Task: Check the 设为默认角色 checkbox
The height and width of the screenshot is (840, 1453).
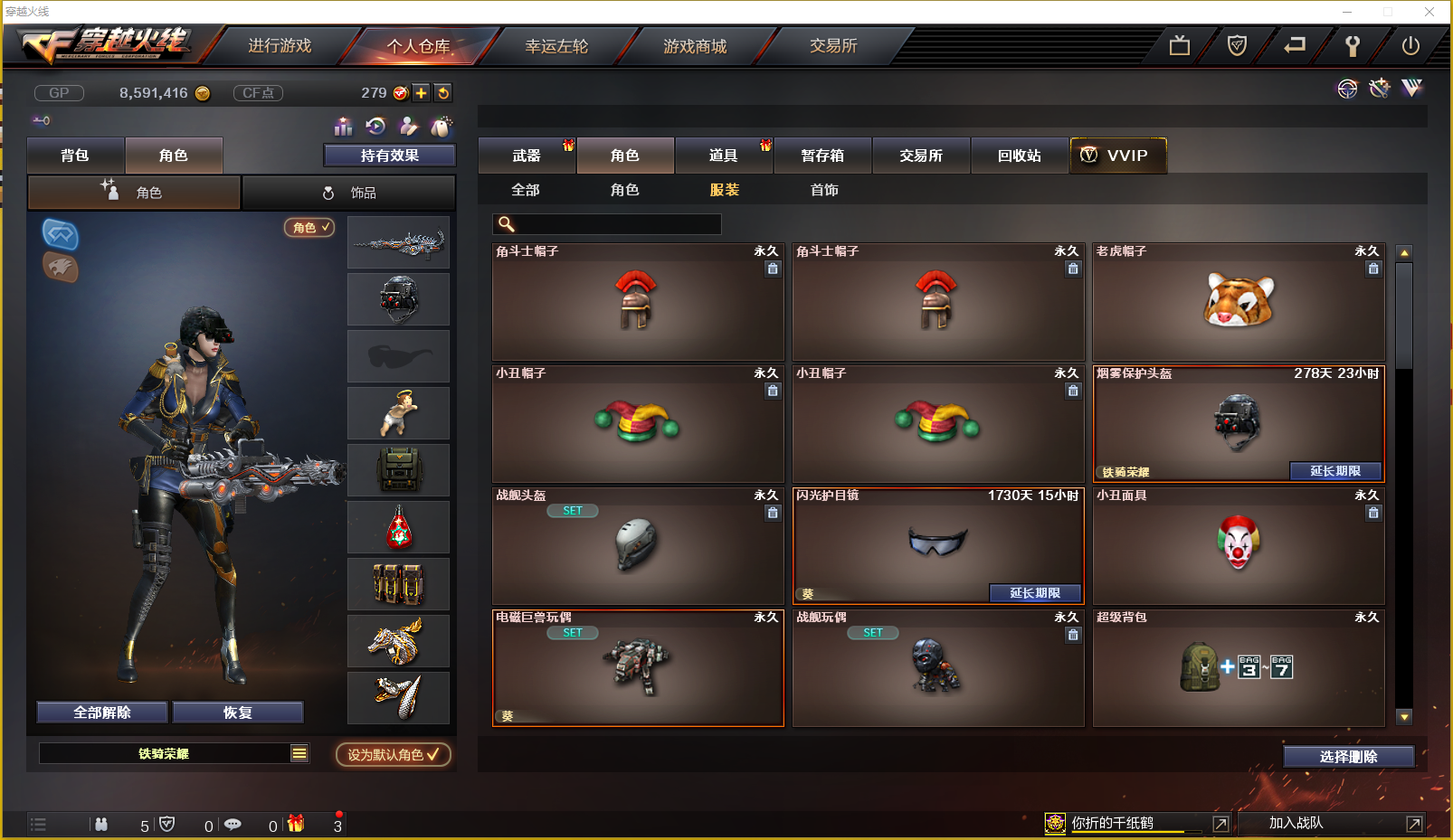Action: pos(432,755)
